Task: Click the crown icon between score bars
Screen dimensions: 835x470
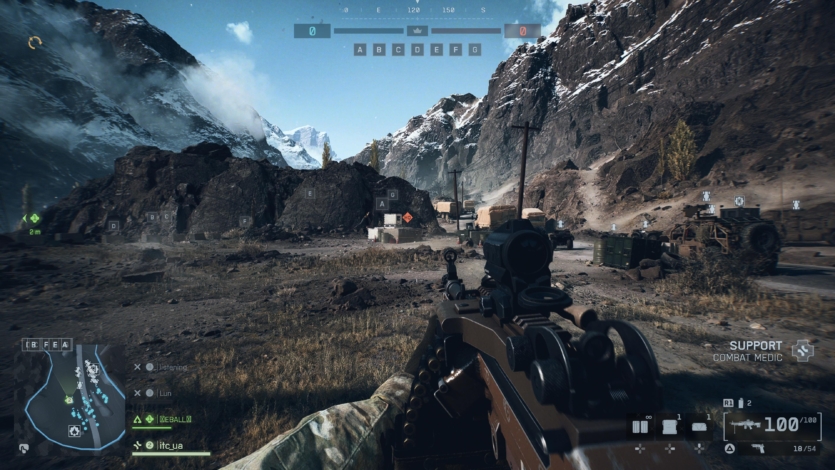Action: (417, 31)
